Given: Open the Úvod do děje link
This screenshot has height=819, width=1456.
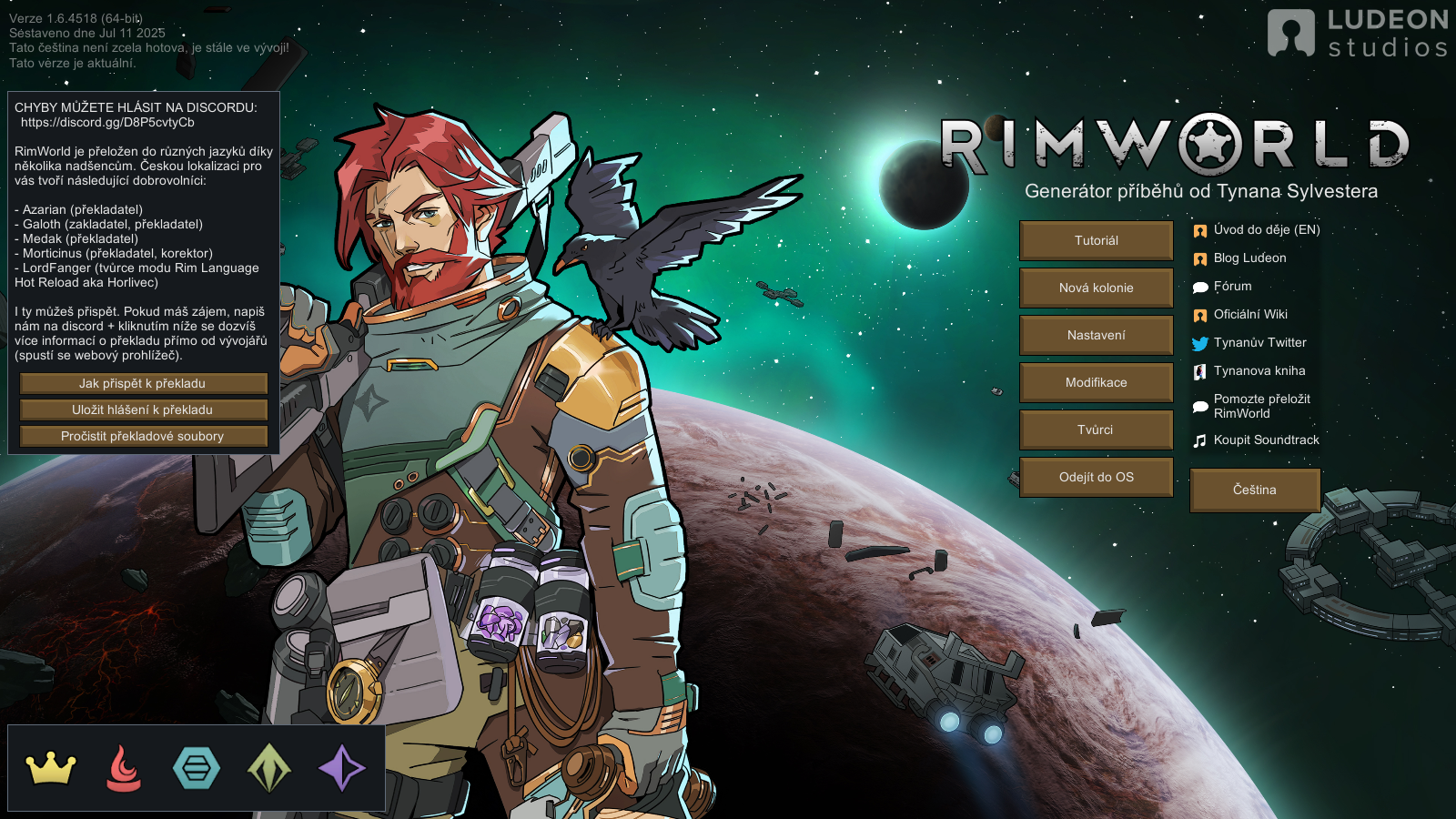Looking at the screenshot, I should [x=1266, y=230].
